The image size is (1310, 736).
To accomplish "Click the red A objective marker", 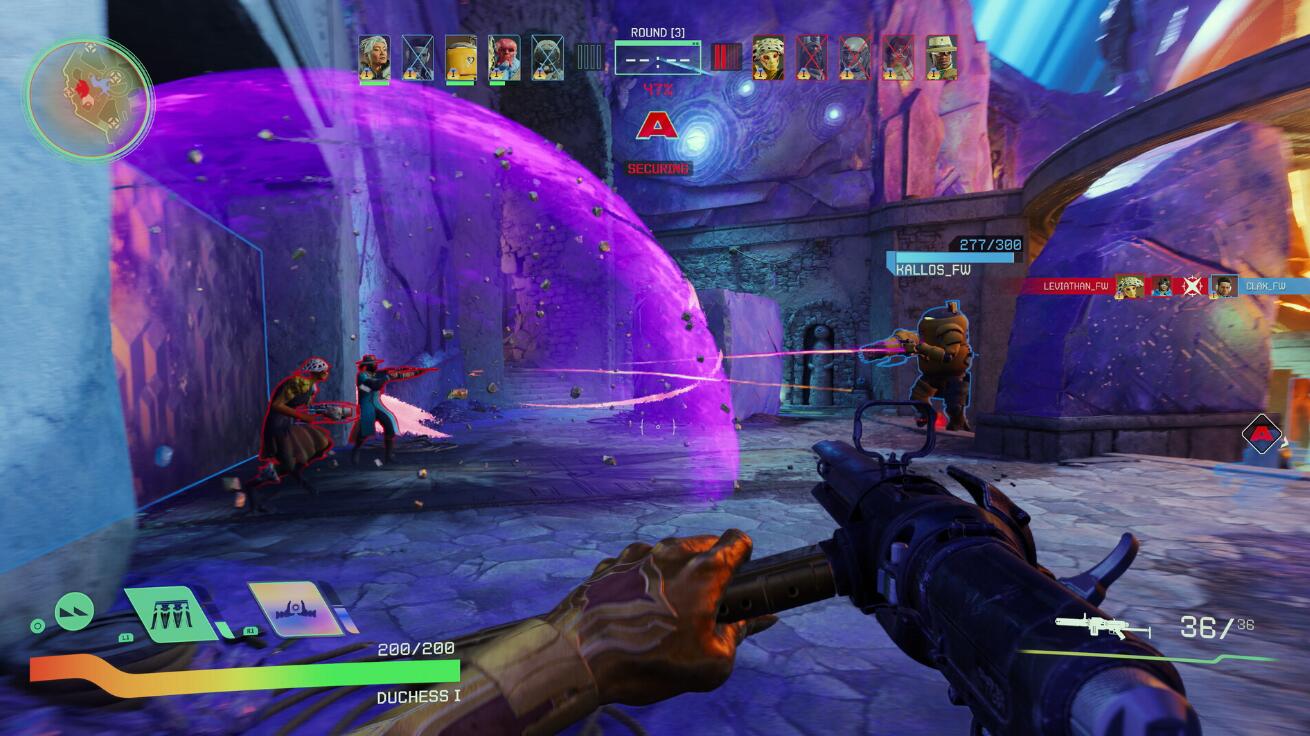I will pyautogui.click(x=657, y=126).
